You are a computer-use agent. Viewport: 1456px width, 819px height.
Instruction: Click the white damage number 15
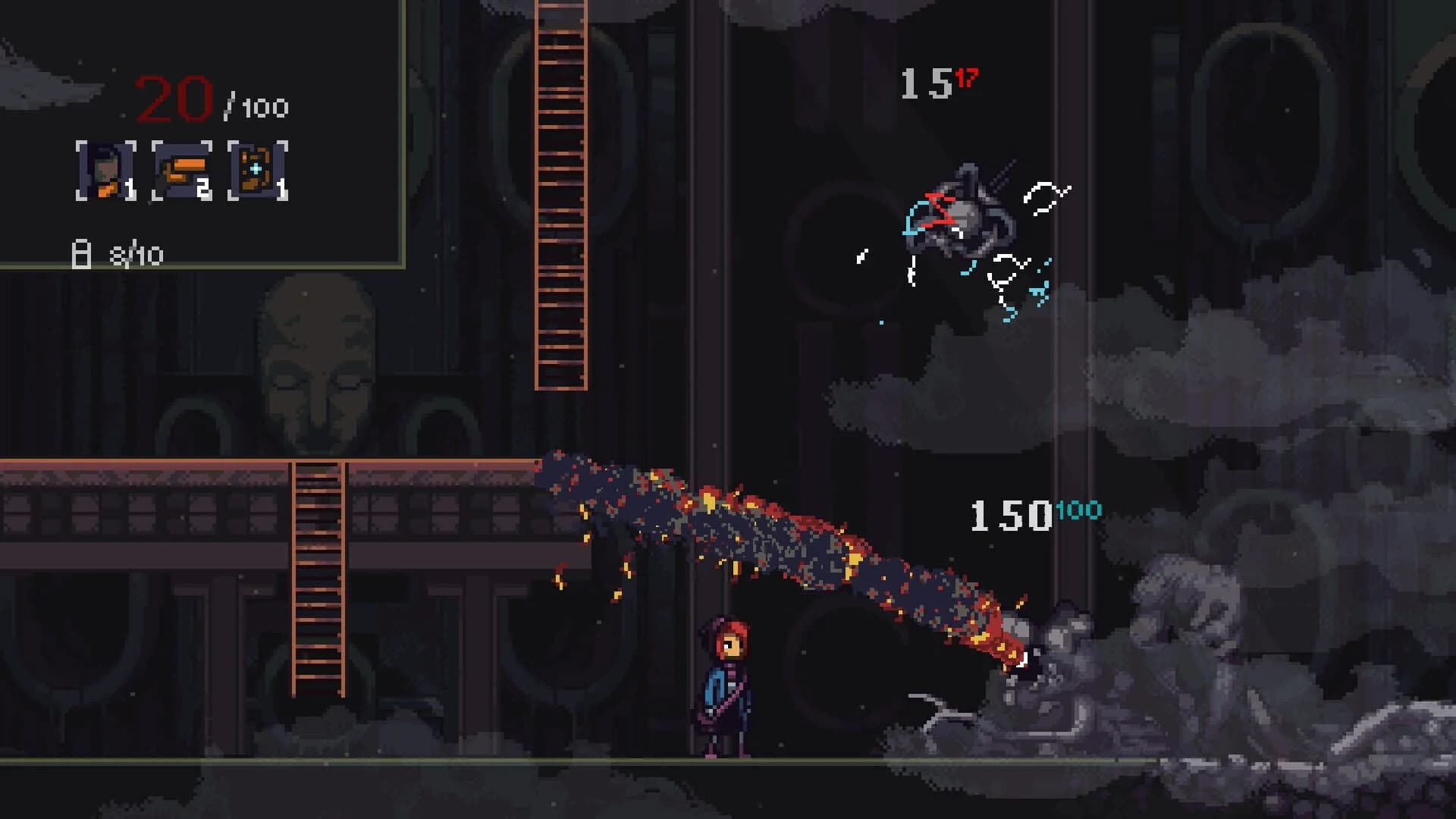tap(925, 81)
